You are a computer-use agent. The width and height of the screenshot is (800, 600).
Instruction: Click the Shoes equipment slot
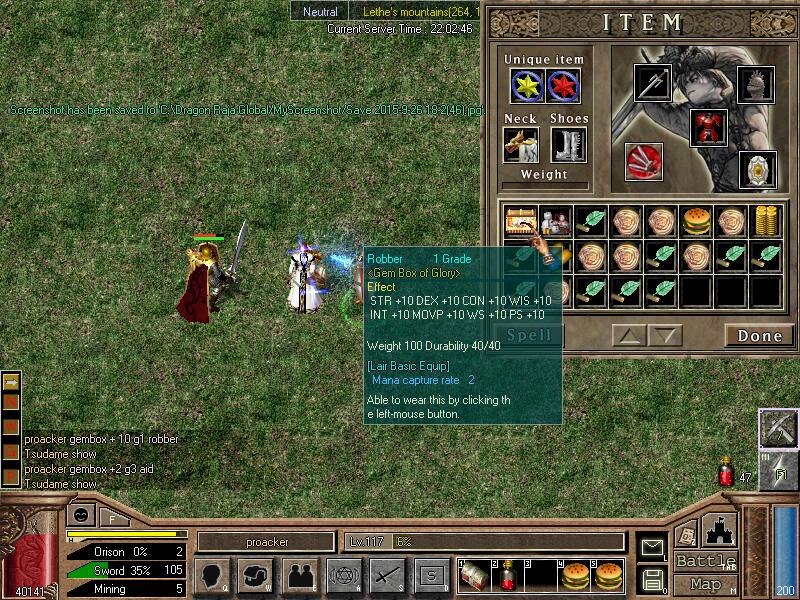pyautogui.click(x=568, y=145)
